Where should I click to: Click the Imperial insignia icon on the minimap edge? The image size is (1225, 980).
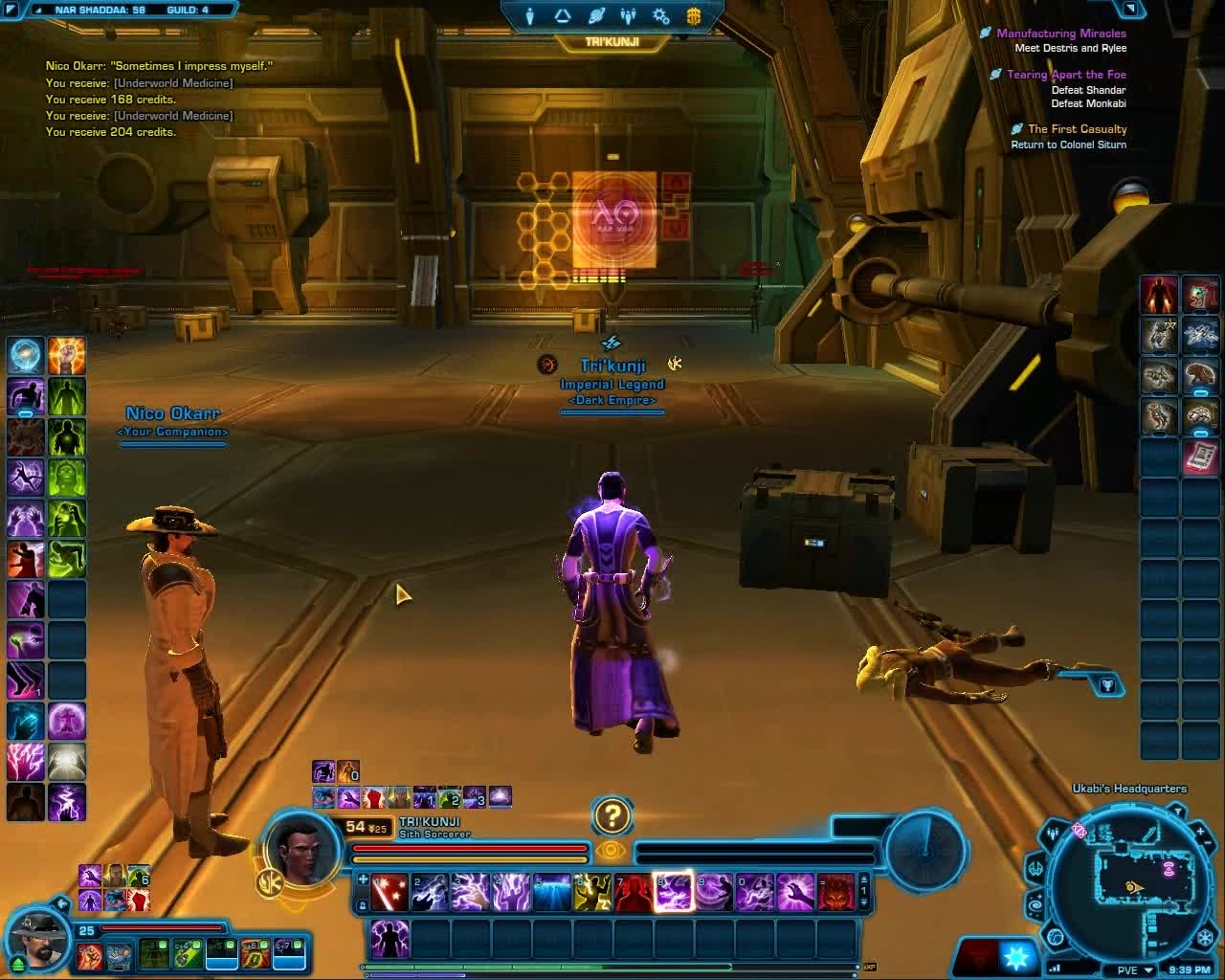pos(1205,936)
